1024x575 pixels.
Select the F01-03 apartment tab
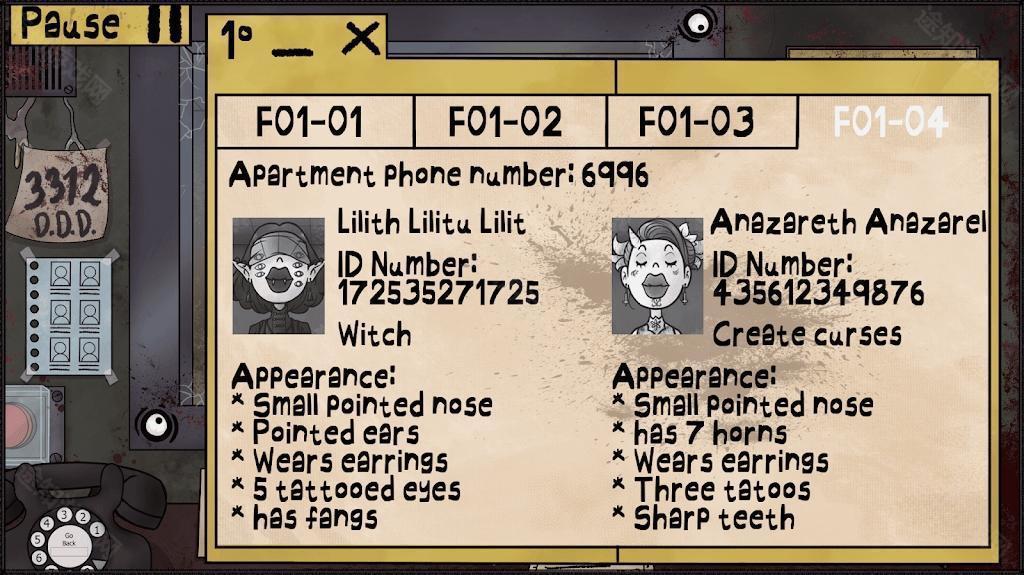(x=696, y=122)
